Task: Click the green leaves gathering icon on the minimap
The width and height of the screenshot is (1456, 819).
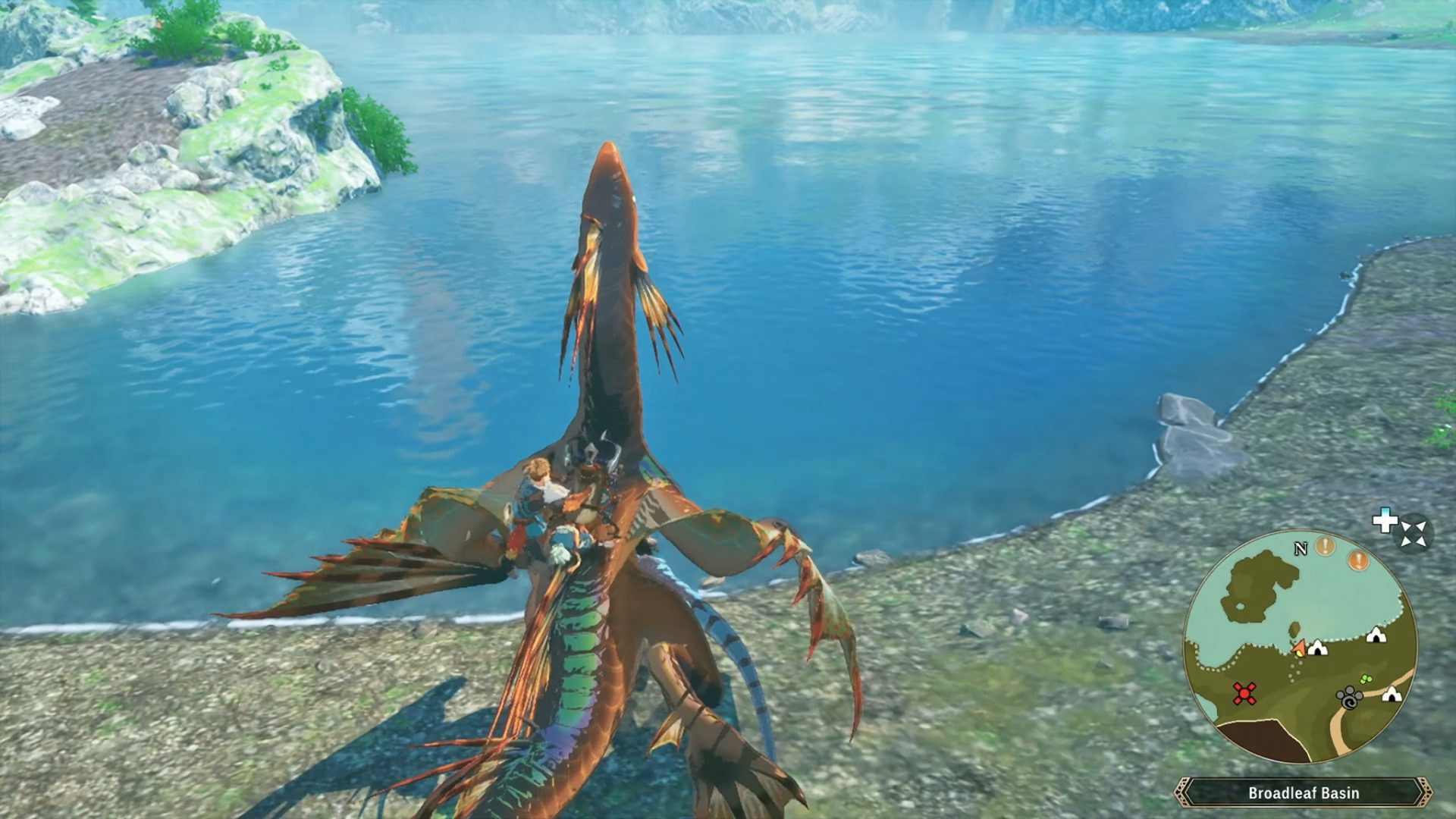Action: pos(1366,678)
